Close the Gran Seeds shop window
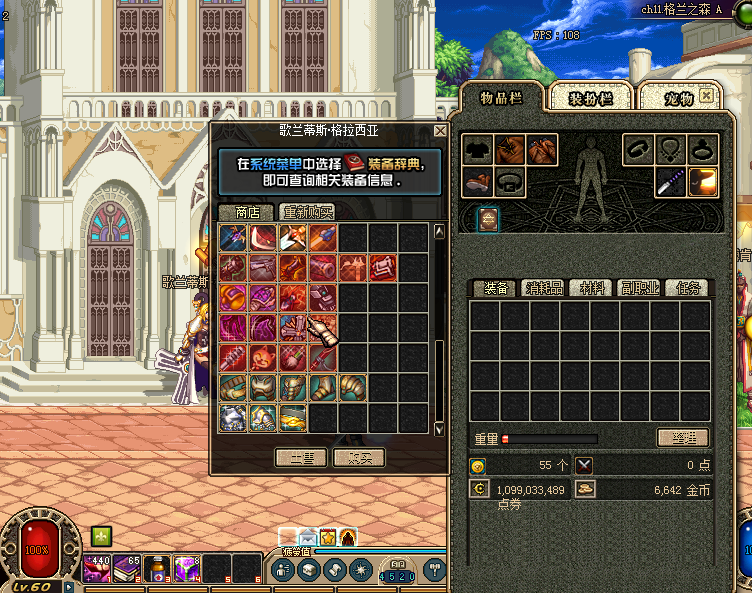 click(440, 131)
